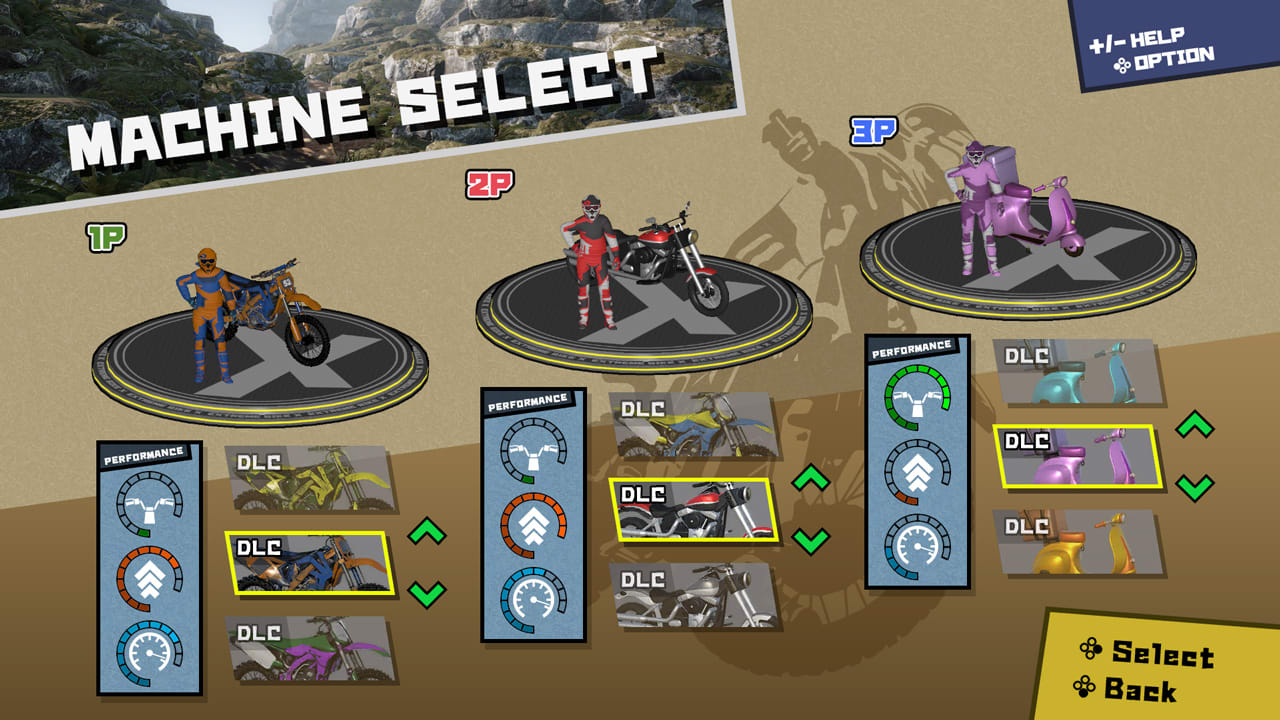Click the 3P player label
Screen dimensions: 1280x720
pyautogui.click(x=873, y=132)
